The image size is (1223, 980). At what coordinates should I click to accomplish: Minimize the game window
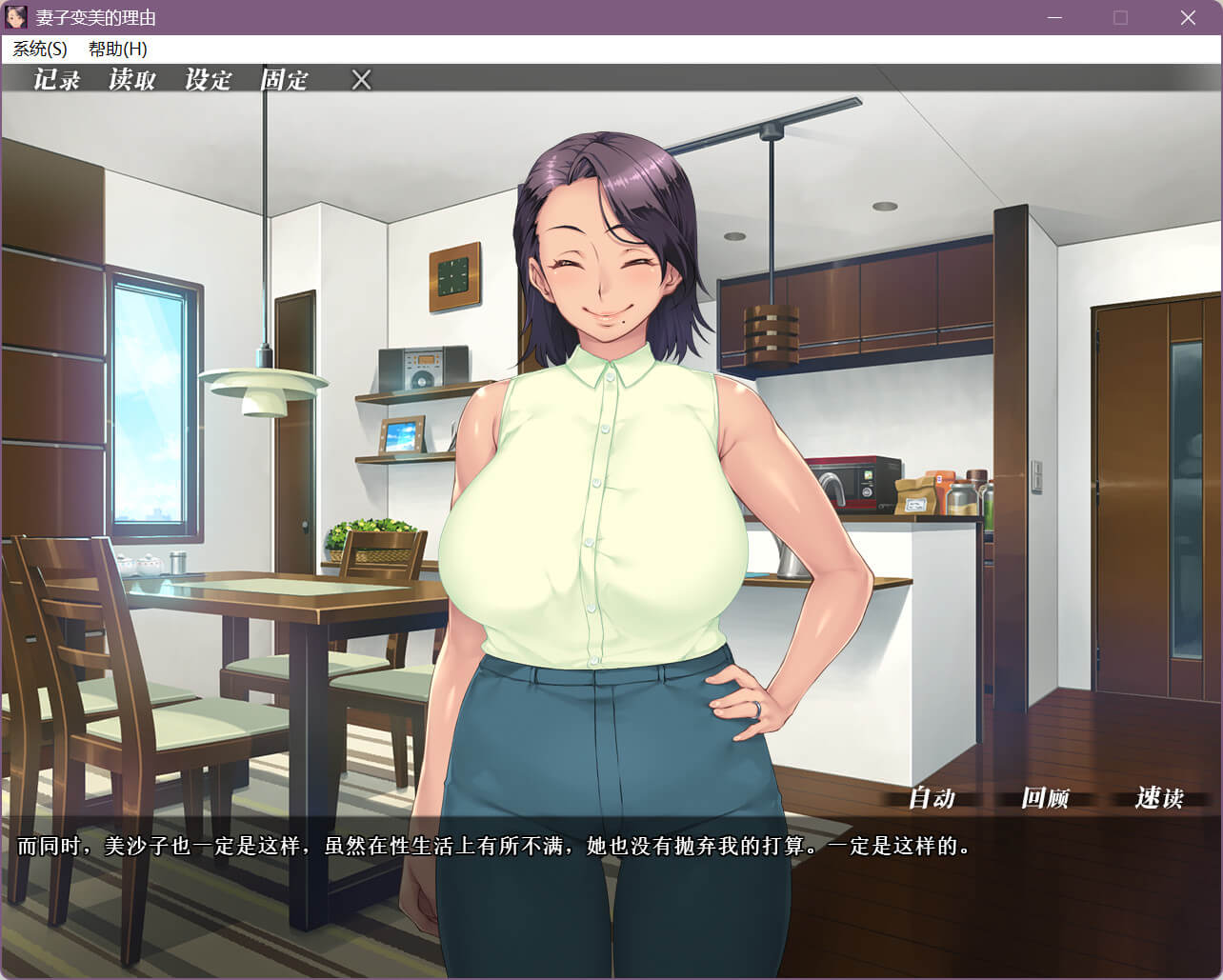pos(1054,18)
